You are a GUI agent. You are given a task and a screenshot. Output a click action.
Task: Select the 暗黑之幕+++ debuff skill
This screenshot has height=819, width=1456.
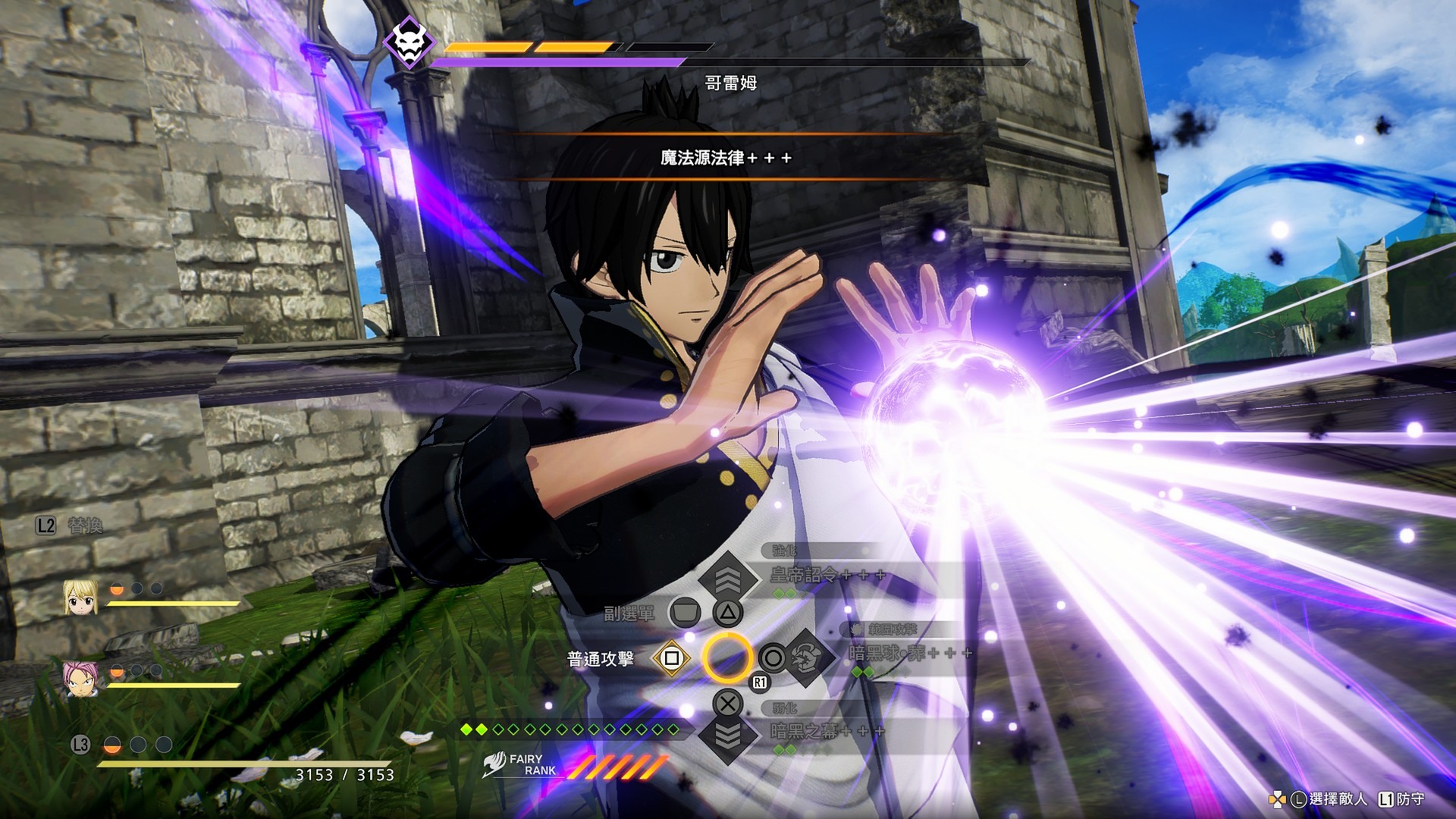tap(827, 731)
